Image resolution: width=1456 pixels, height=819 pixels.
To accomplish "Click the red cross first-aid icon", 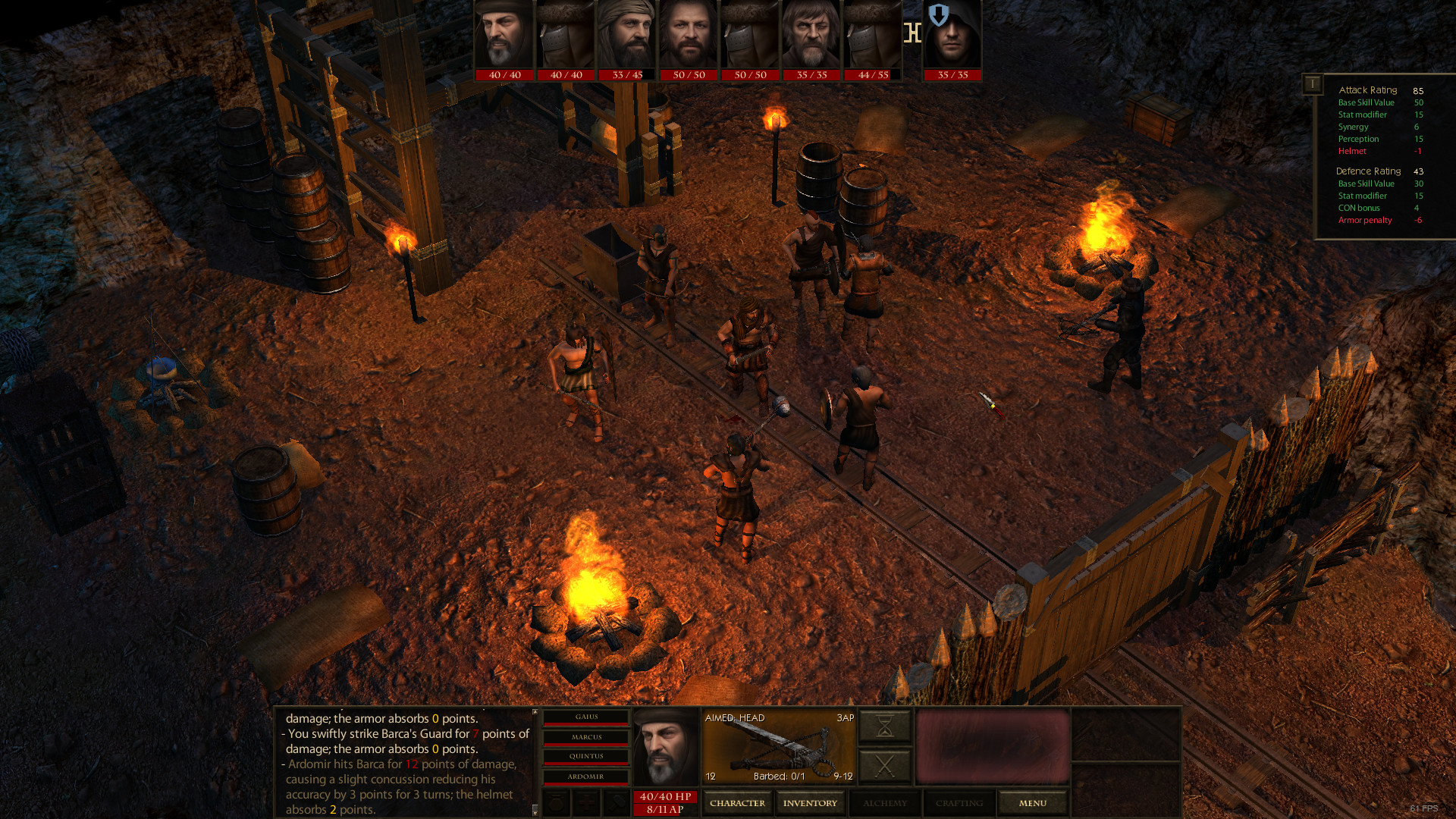I will click(587, 803).
